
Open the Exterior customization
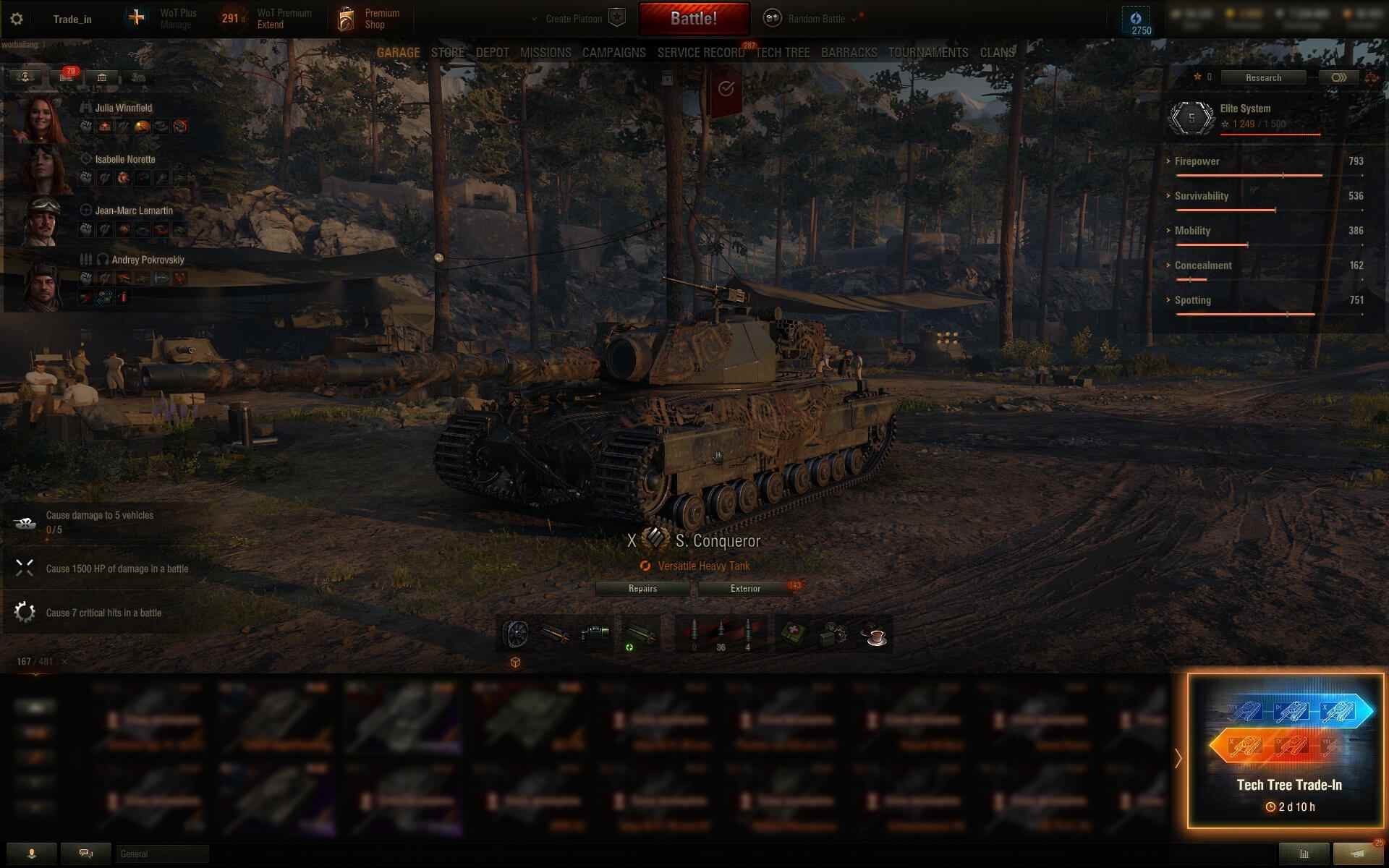(745, 589)
